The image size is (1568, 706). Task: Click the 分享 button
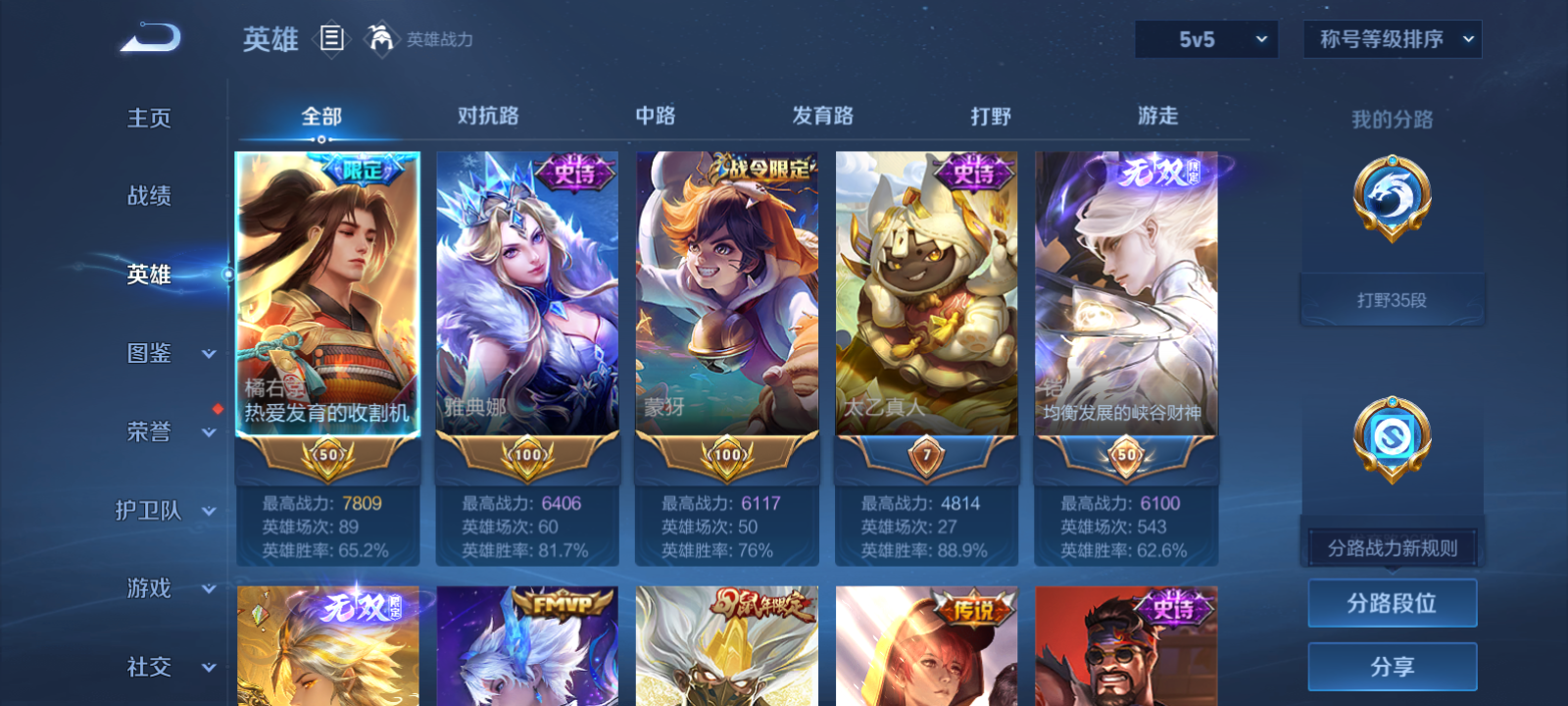[1392, 665]
